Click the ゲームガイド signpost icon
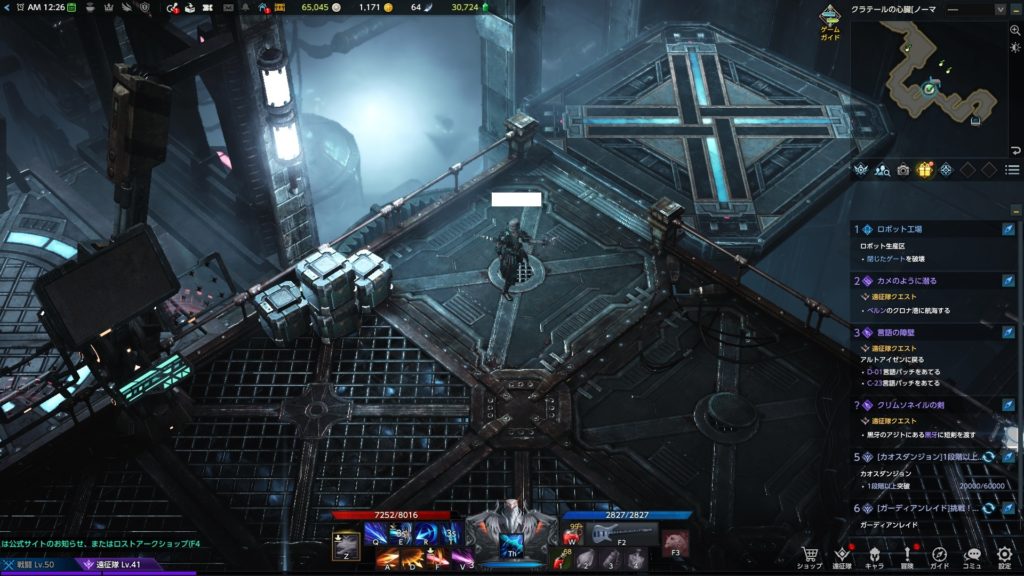Viewport: 1024px width, 576px height. coord(829,18)
